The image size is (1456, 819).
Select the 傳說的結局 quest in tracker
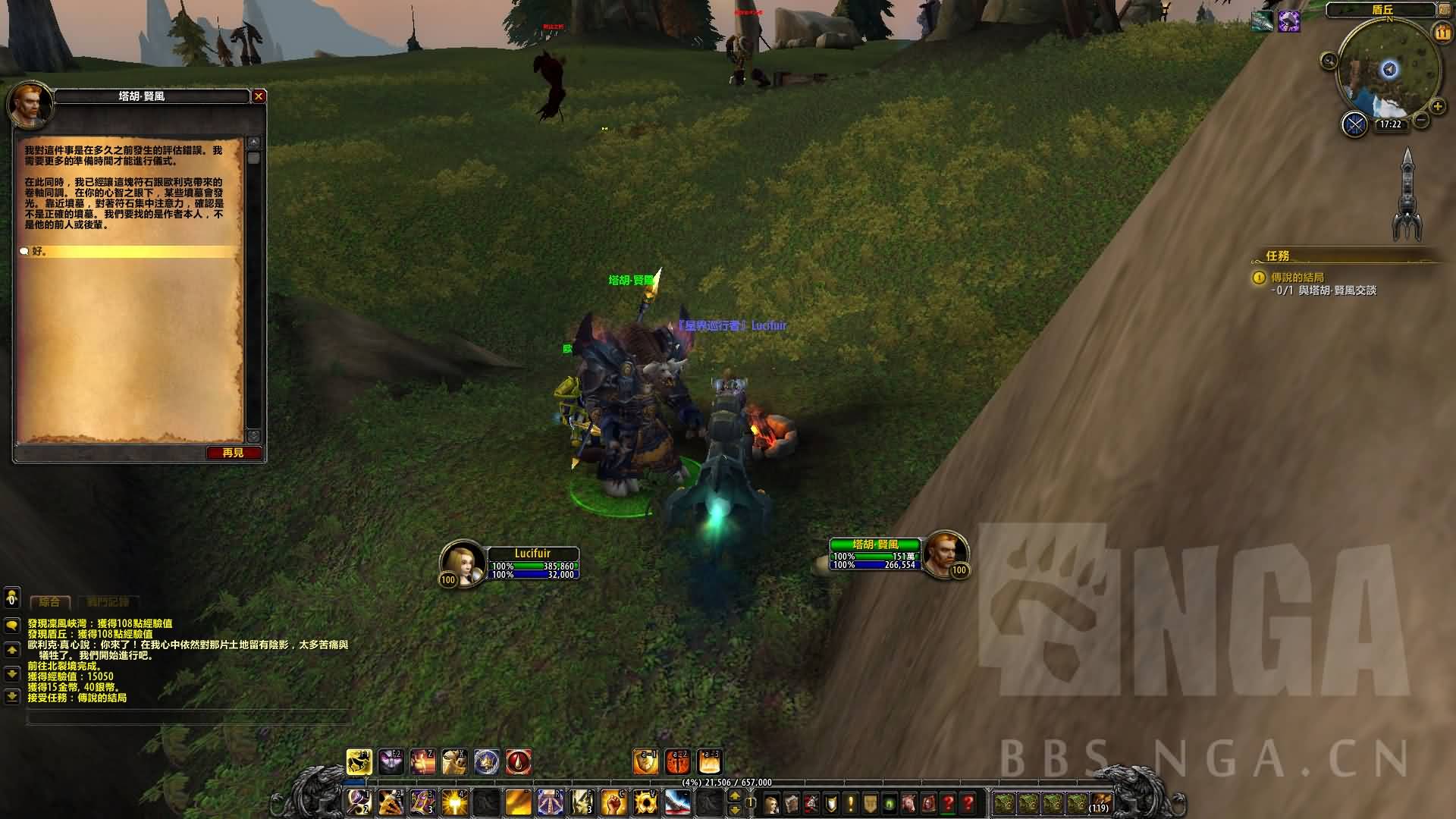pyautogui.click(x=1298, y=278)
